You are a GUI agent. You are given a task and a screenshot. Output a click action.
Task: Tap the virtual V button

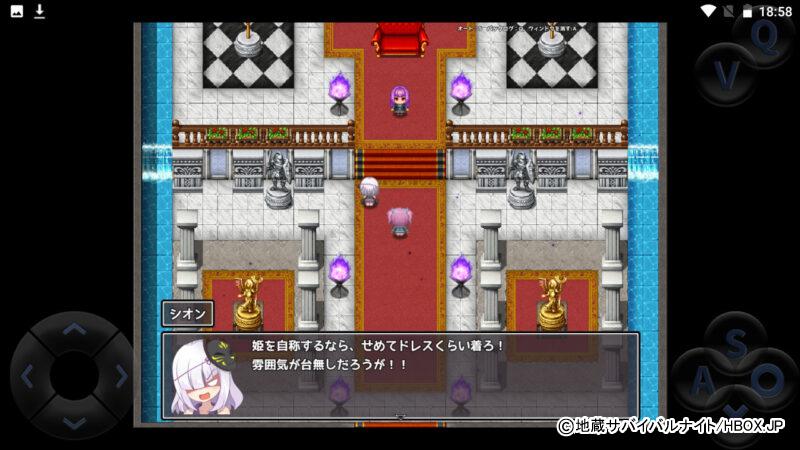(x=728, y=75)
